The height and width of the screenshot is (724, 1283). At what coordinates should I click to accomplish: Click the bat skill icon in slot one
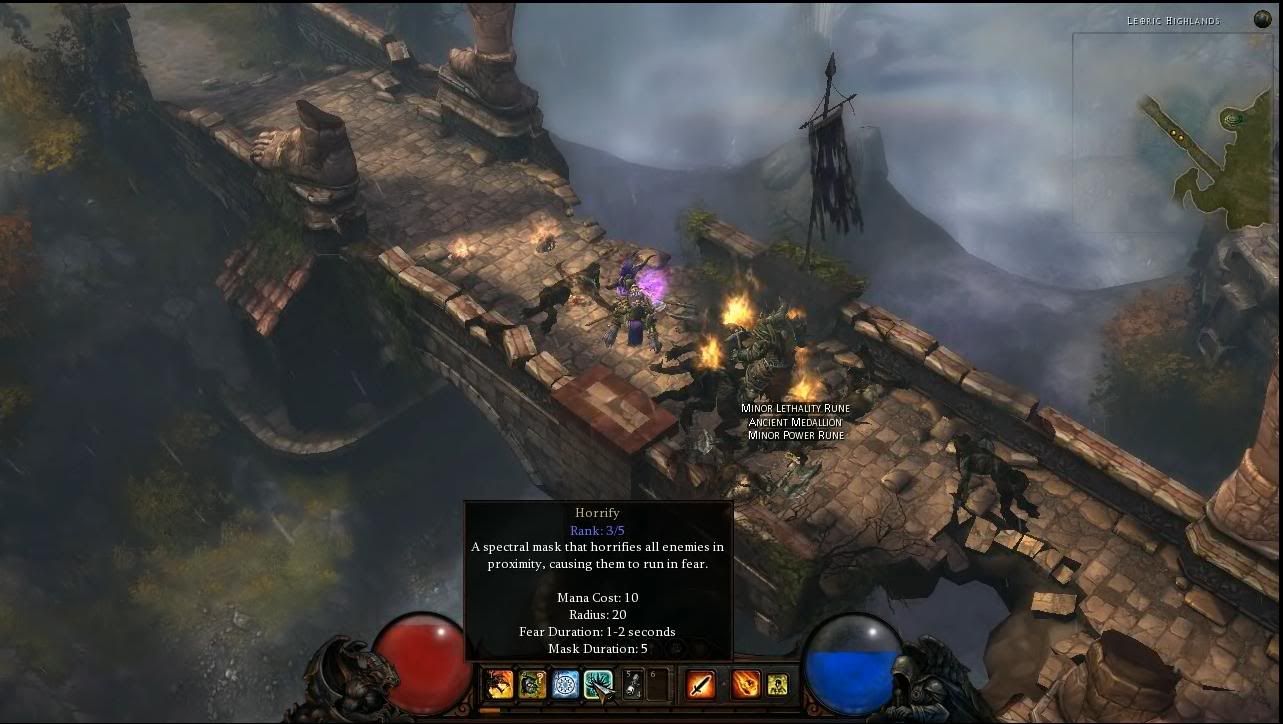497,685
